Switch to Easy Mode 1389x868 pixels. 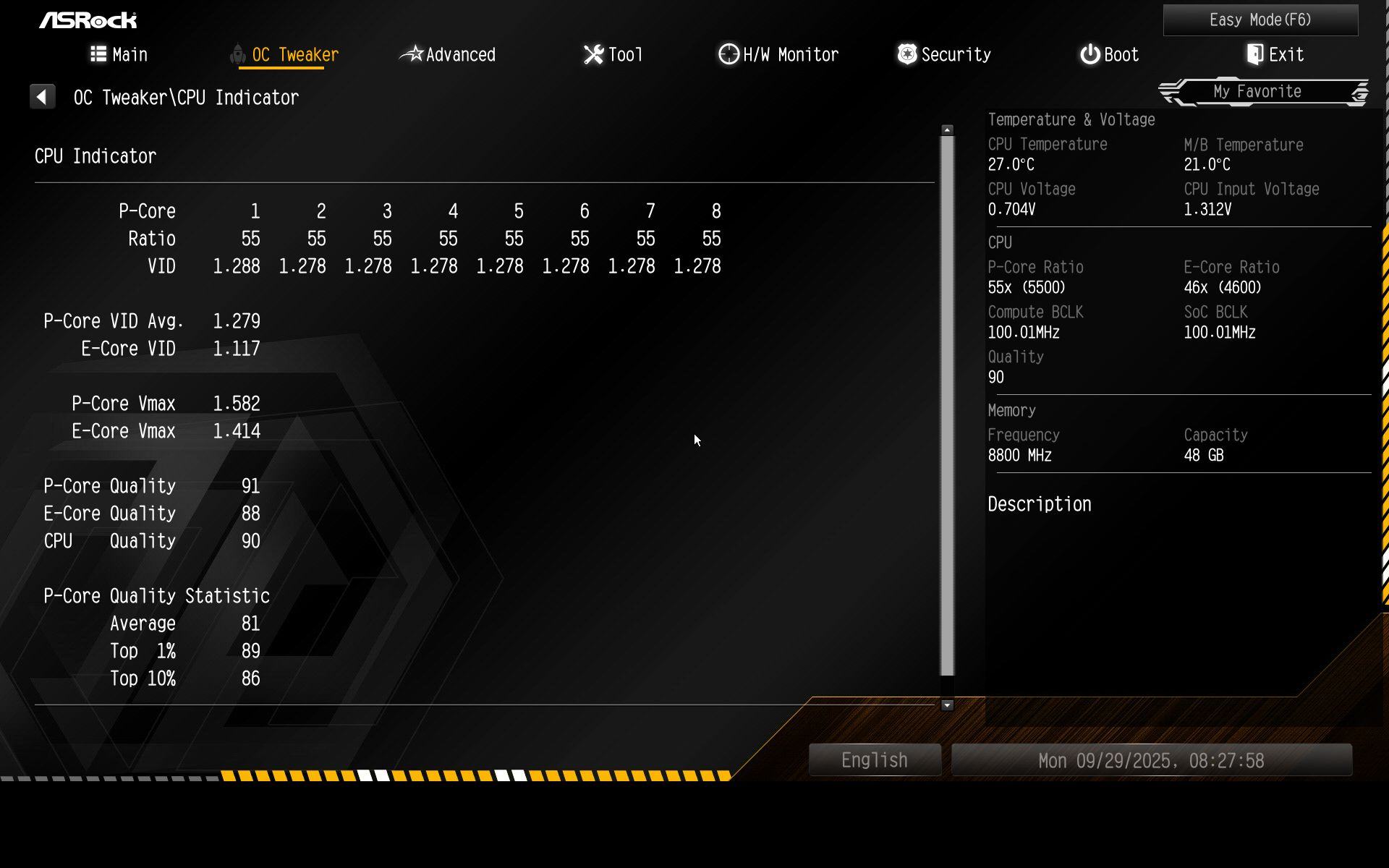click(1260, 20)
